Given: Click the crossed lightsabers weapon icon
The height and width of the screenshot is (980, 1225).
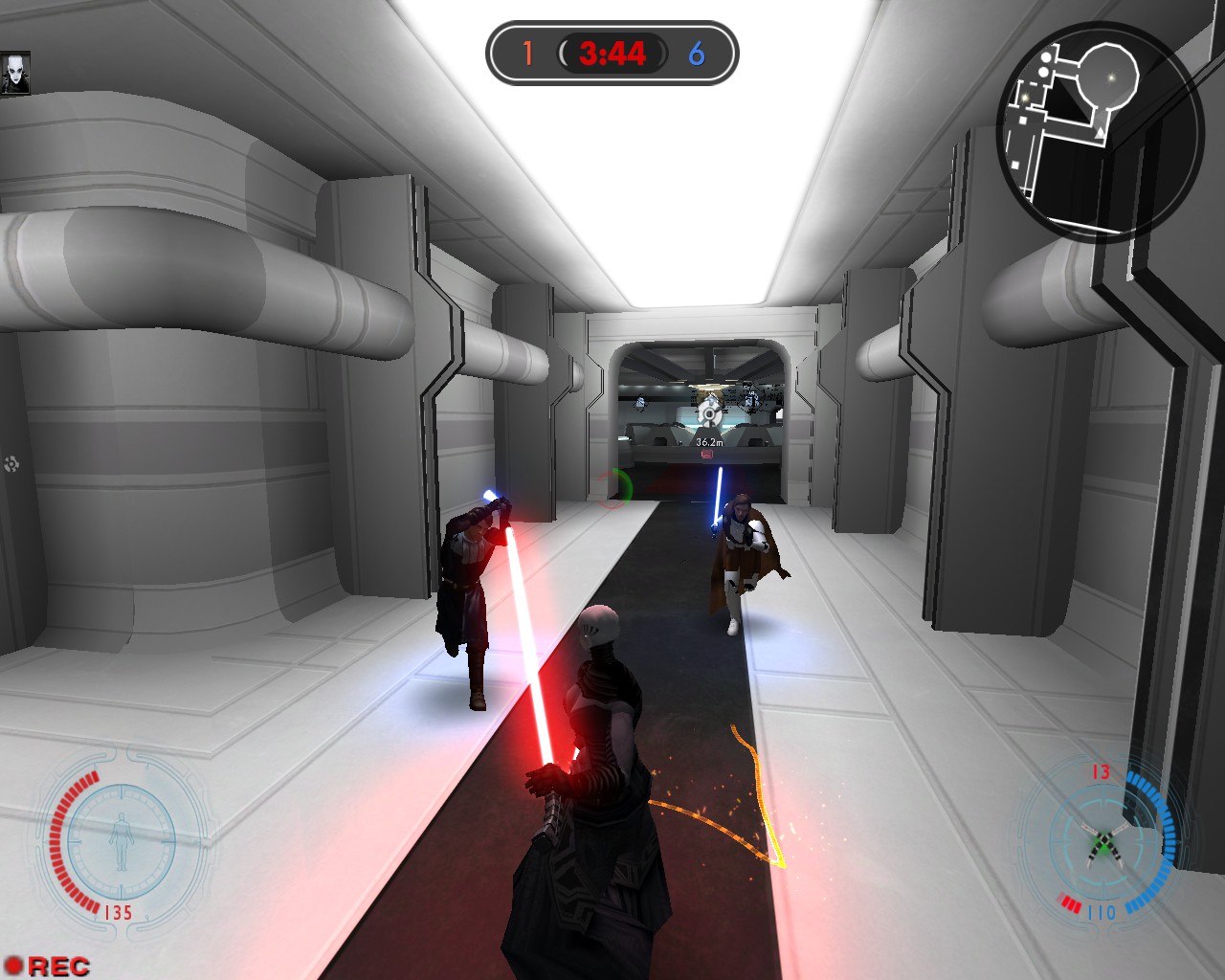Looking at the screenshot, I should click(x=1102, y=840).
